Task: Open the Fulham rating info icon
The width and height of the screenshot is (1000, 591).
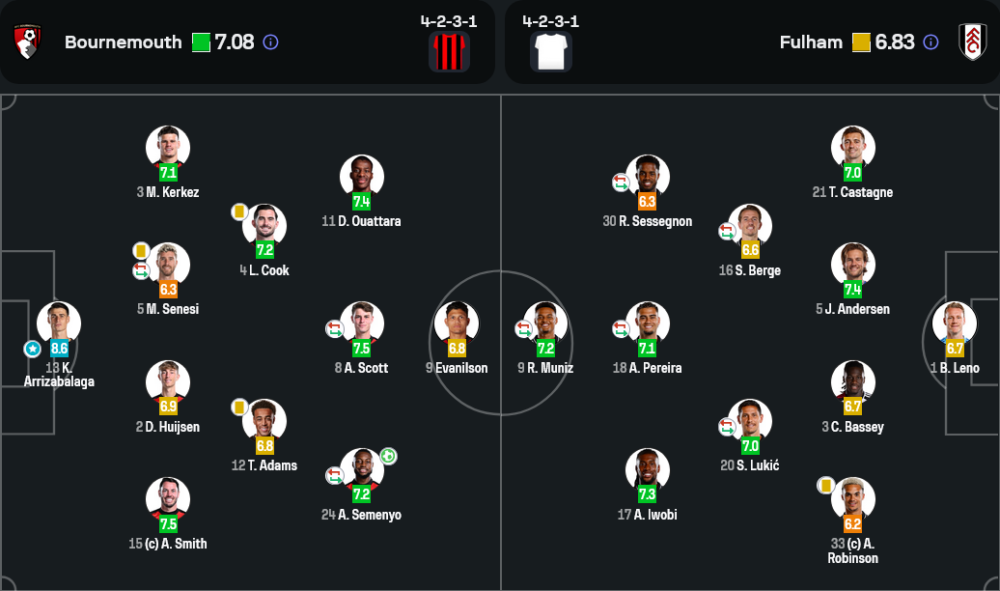Action: pyautogui.click(x=931, y=43)
